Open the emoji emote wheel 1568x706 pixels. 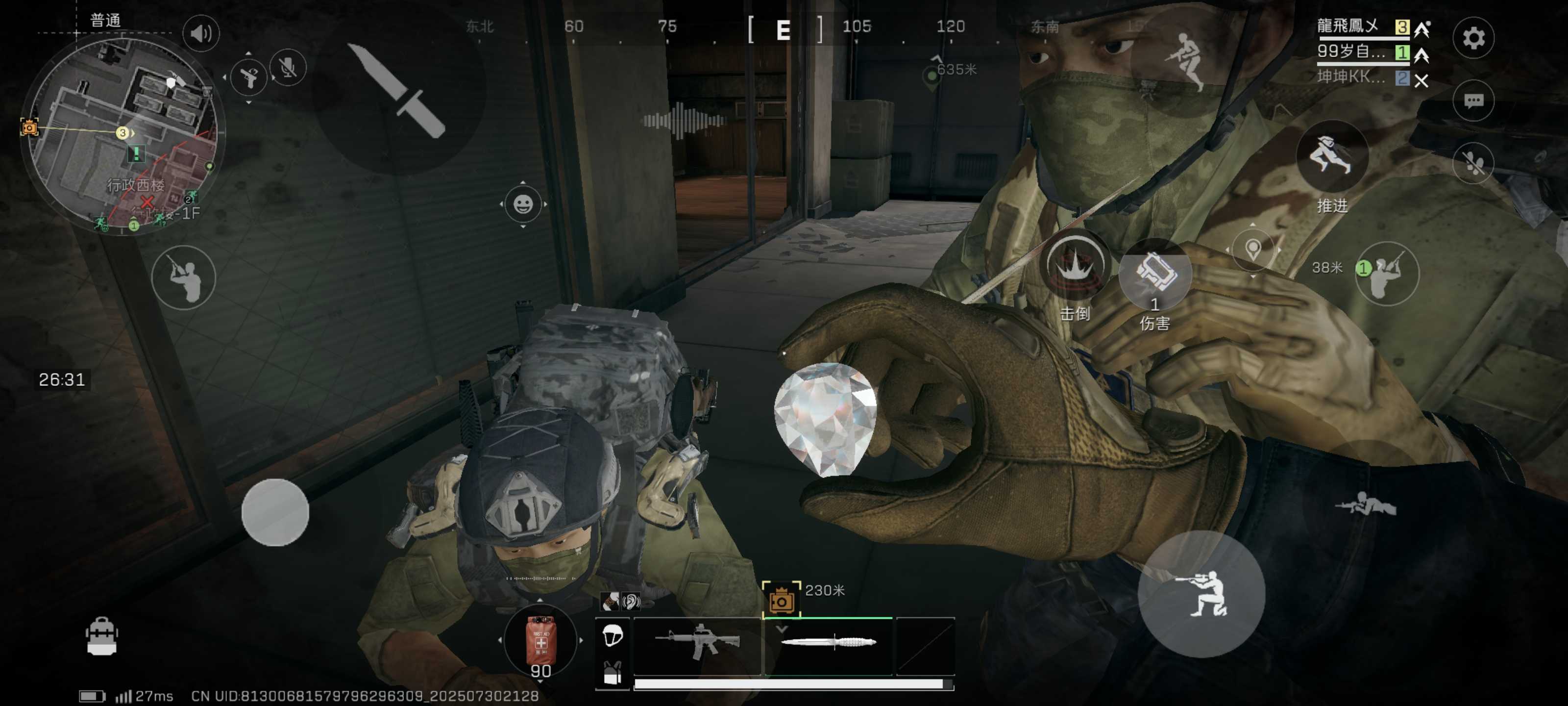(x=523, y=204)
